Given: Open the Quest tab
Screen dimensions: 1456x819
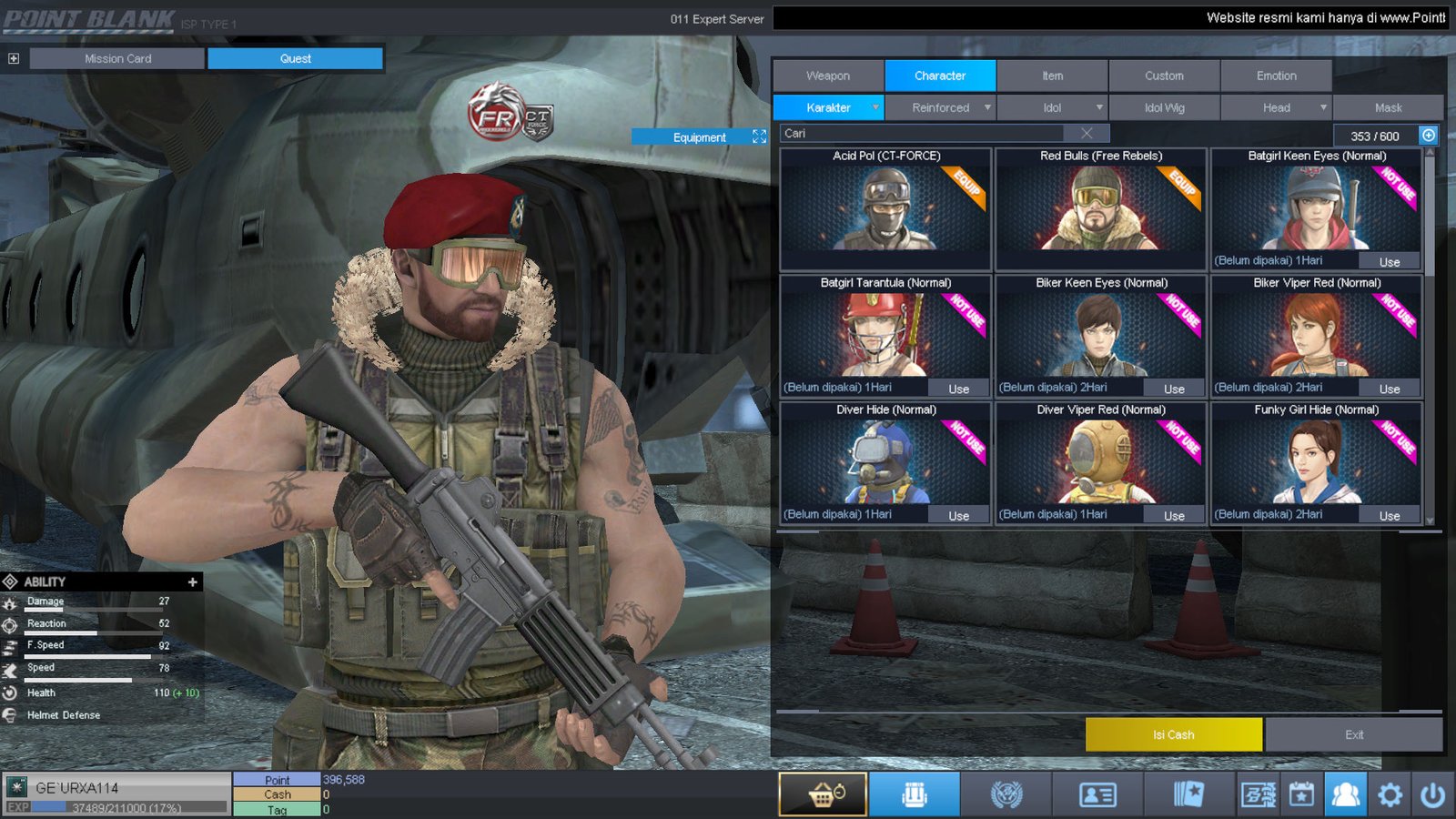Looking at the screenshot, I should tap(295, 58).
